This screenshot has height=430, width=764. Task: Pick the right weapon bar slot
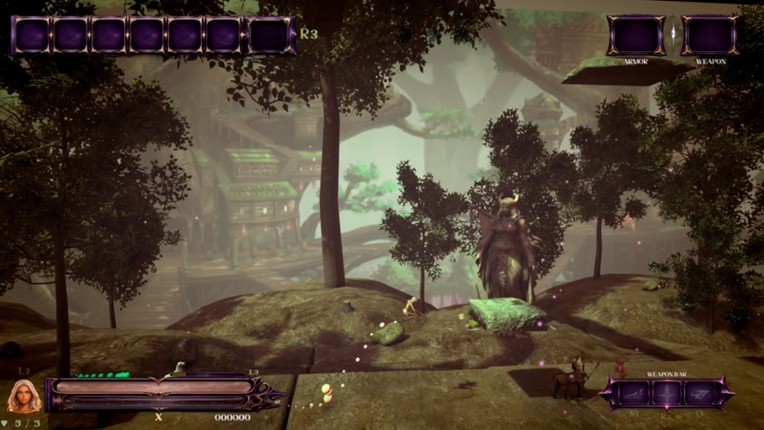coord(700,393)
